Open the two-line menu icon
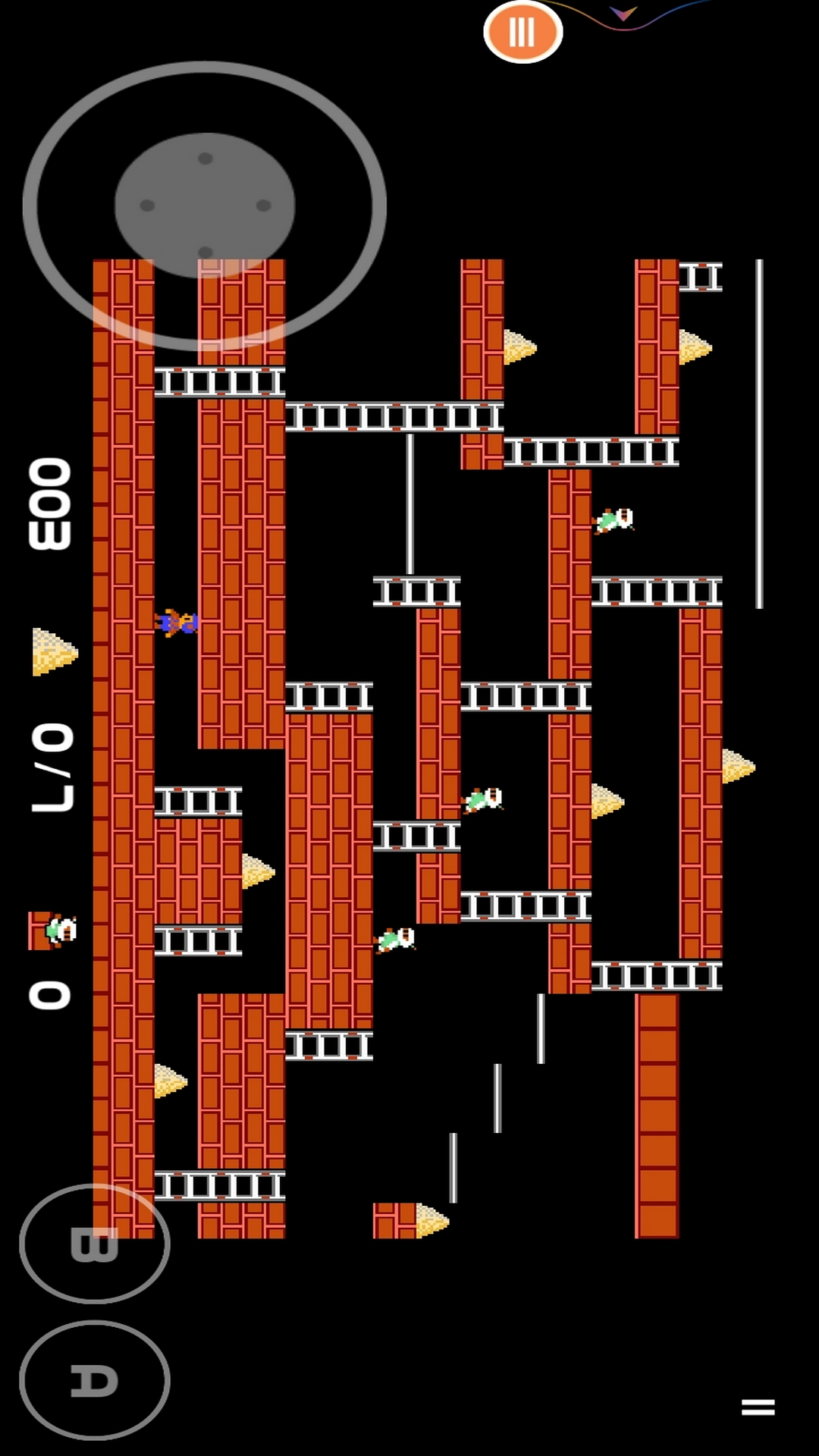 click(758, 1407)
